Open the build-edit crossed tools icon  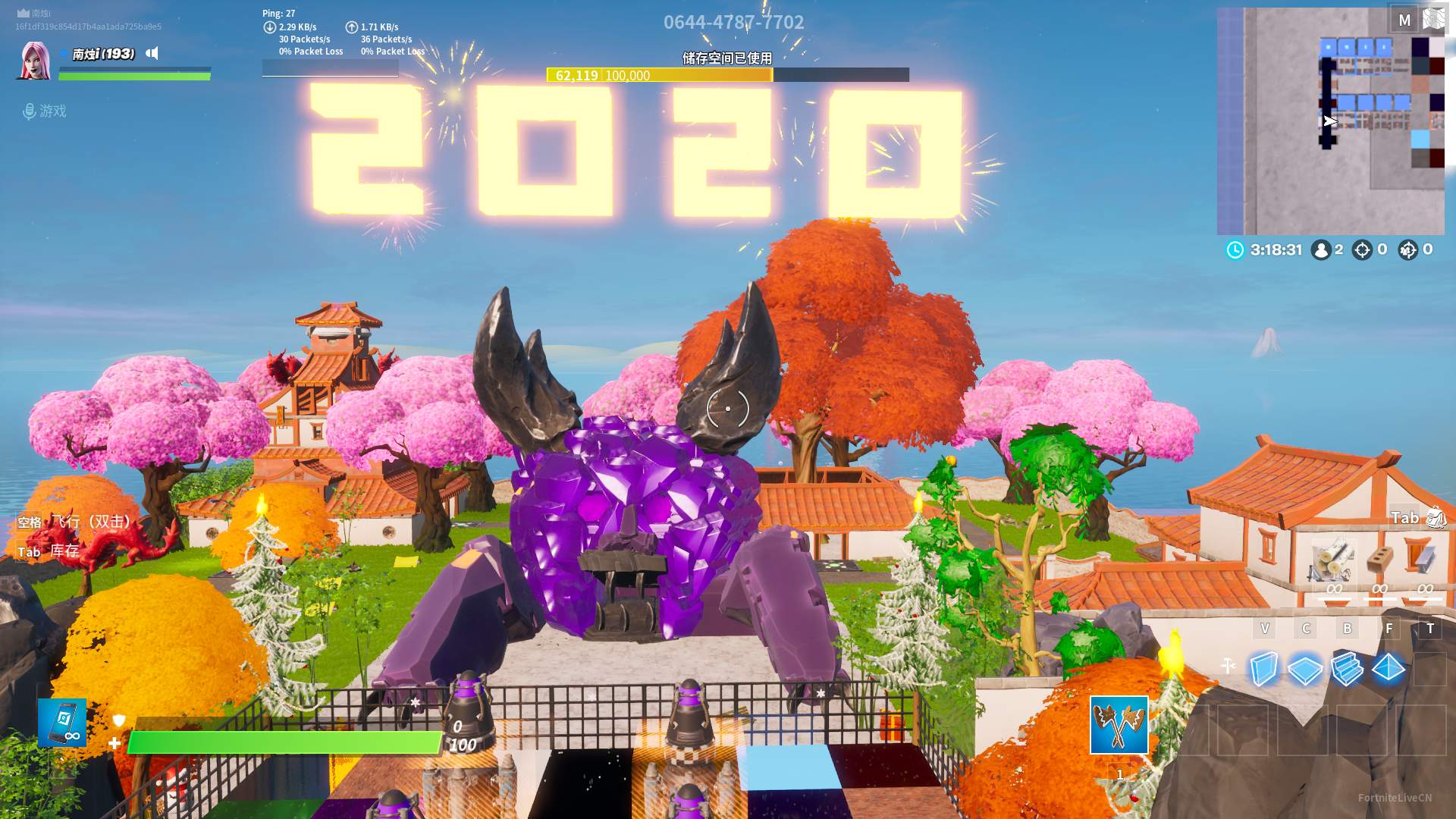[x=1228, y=666]
